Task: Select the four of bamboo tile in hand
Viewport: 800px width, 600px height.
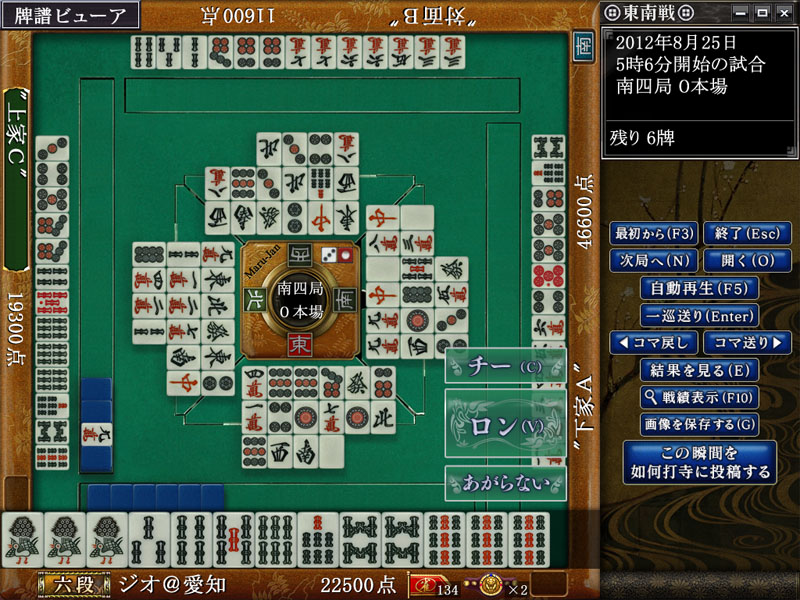Action: point(191,540)
